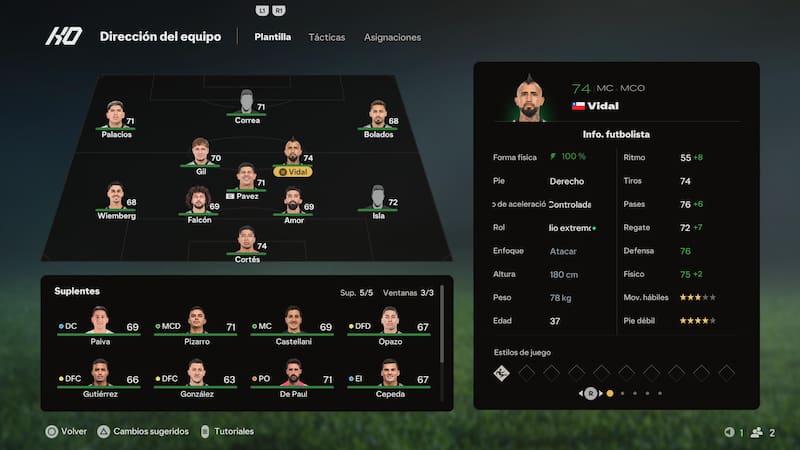
Task: Select the first play style diamond icon
Action: pos(503,373)
